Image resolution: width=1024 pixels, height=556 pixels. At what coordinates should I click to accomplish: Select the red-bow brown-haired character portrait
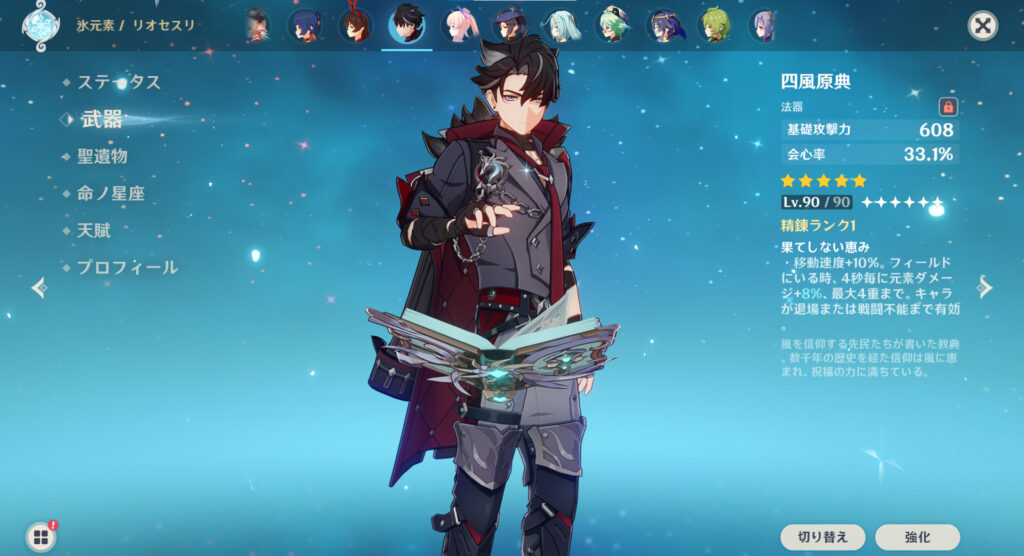[355, 25]
